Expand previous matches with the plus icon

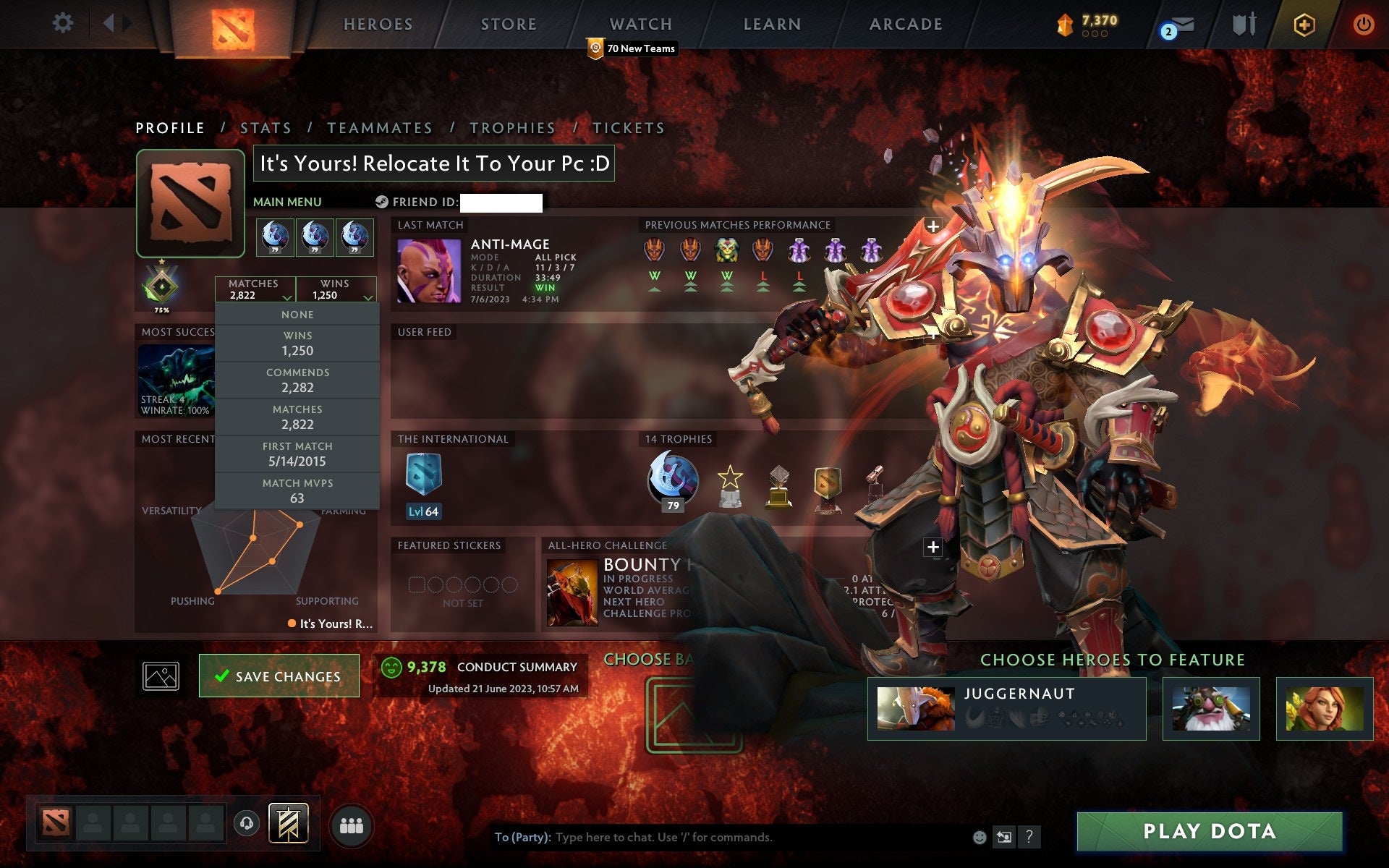(x=933, y=225)
